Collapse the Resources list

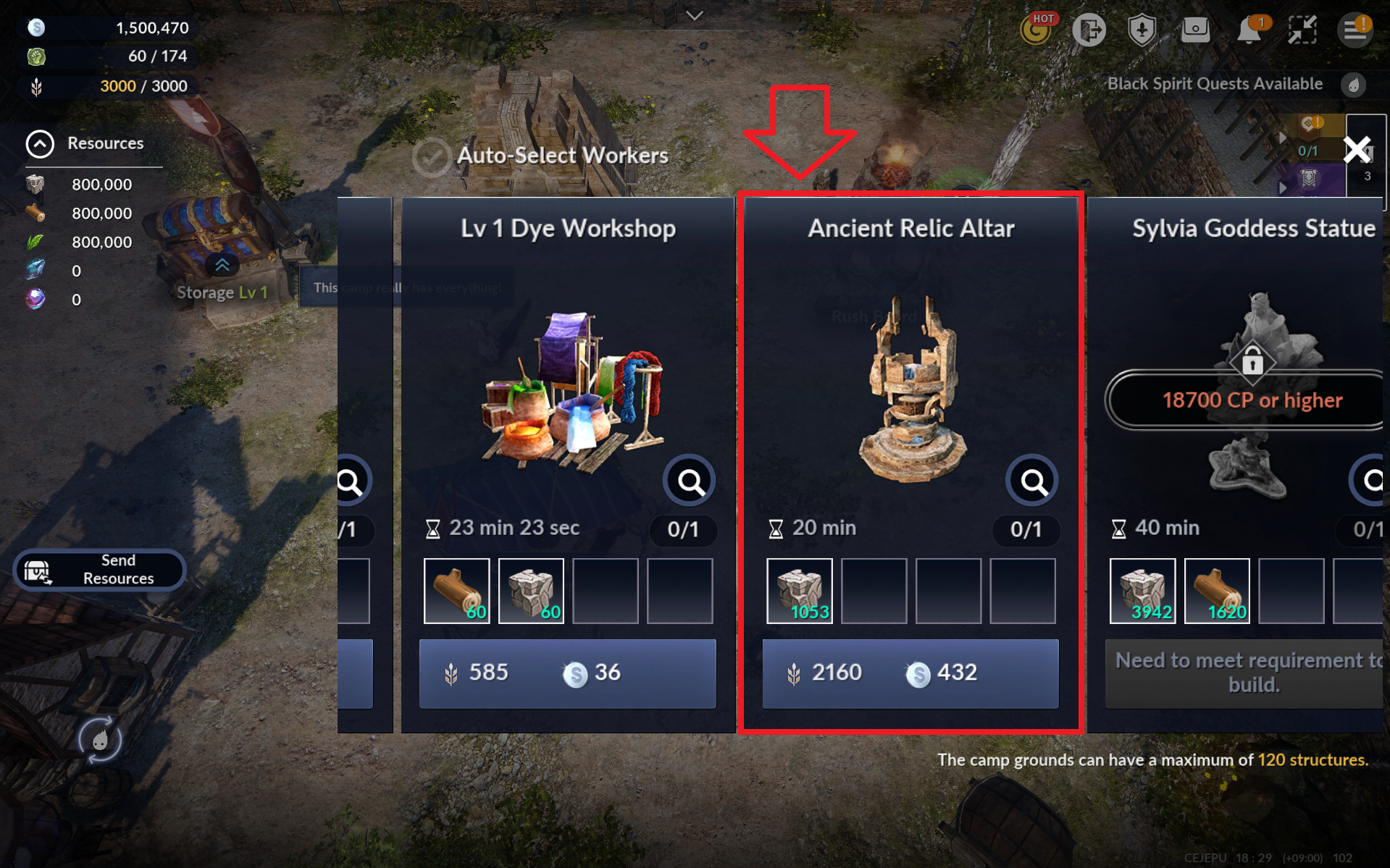tap(40, 143)
